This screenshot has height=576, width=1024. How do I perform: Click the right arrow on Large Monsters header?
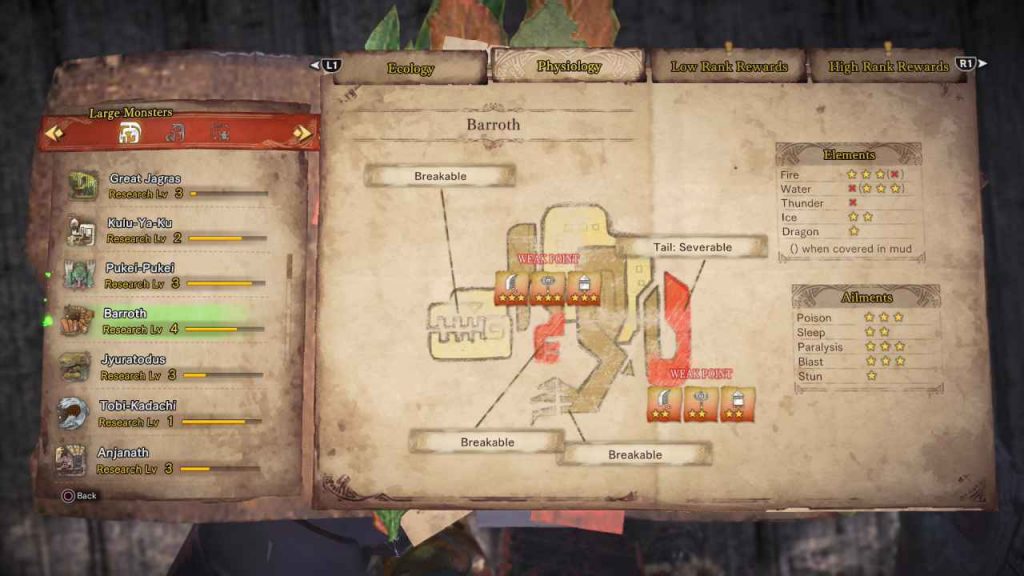301,133
